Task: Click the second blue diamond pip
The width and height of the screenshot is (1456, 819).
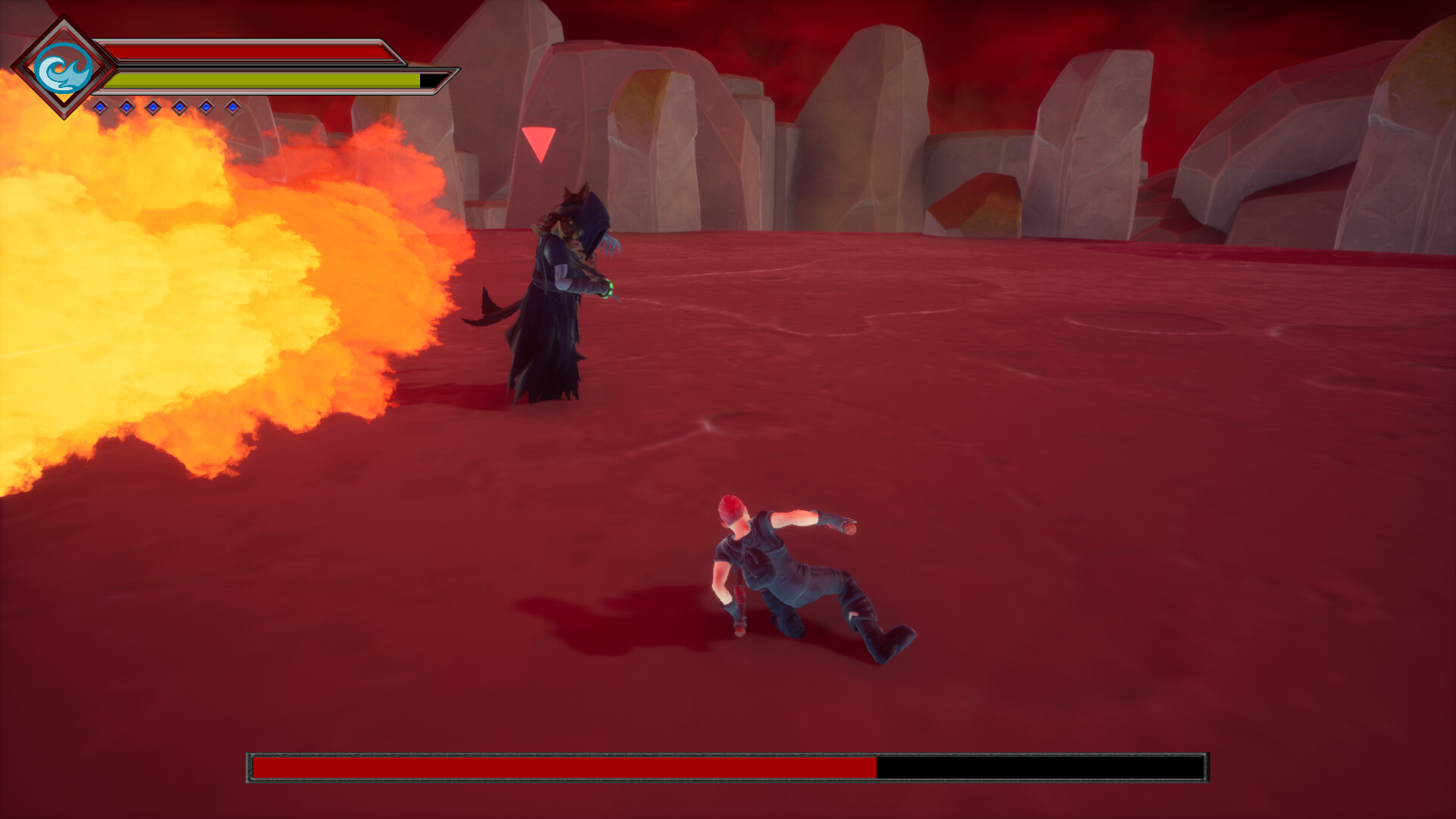Action: (x=127, y=107)
